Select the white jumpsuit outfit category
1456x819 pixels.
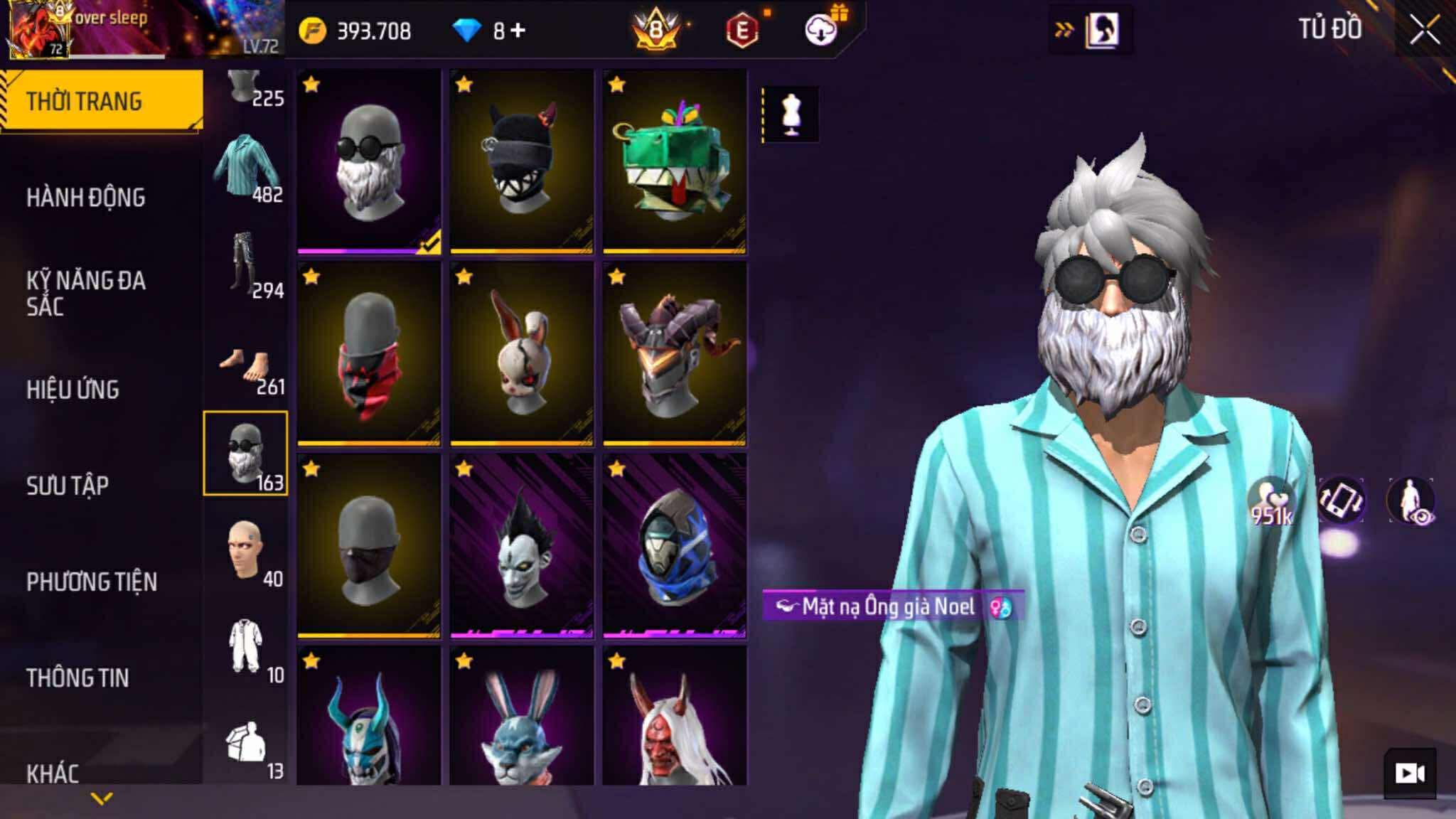pyautogui.click(x=246, y=648)
